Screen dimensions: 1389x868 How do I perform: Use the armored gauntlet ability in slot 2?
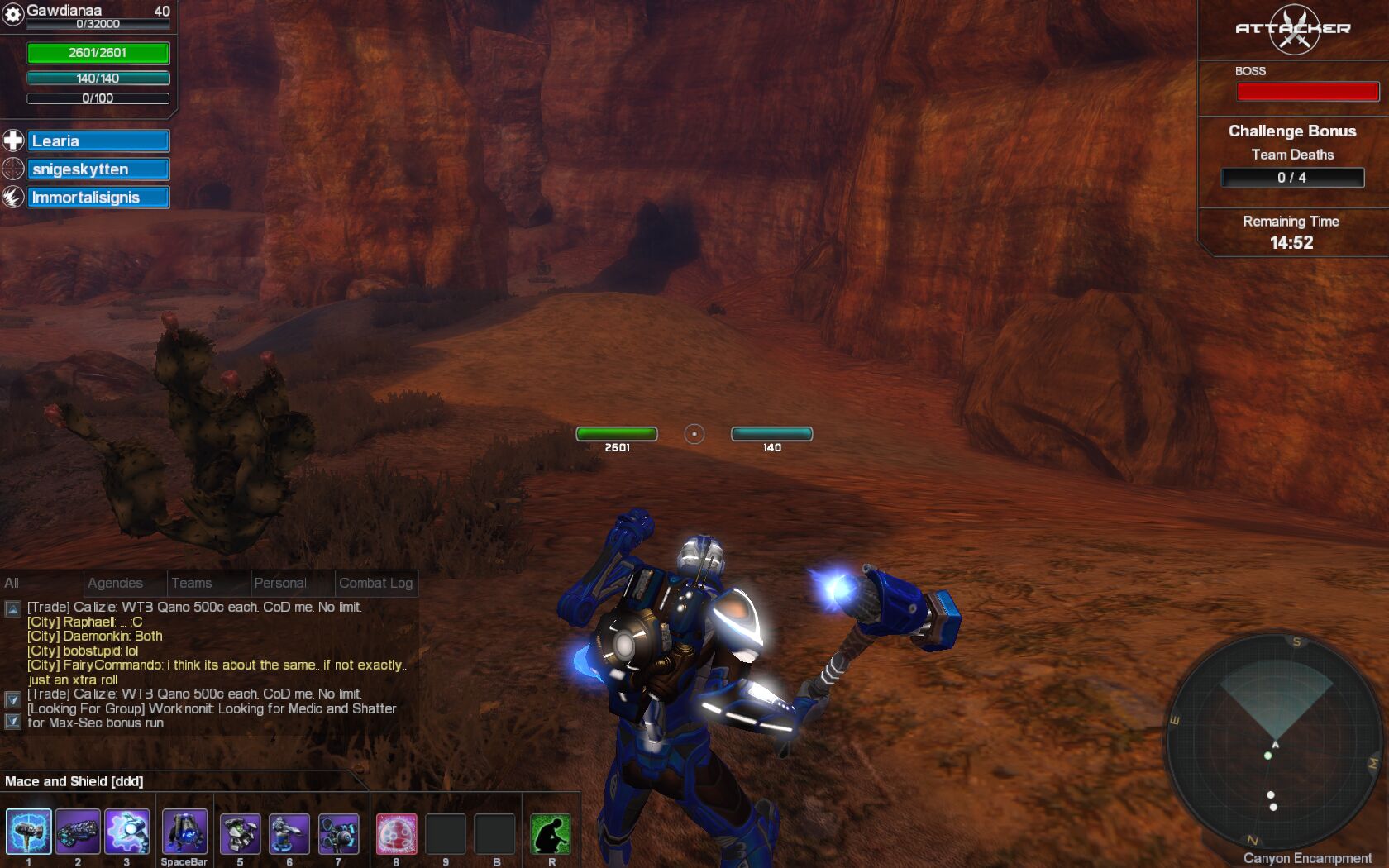(78, 832)
